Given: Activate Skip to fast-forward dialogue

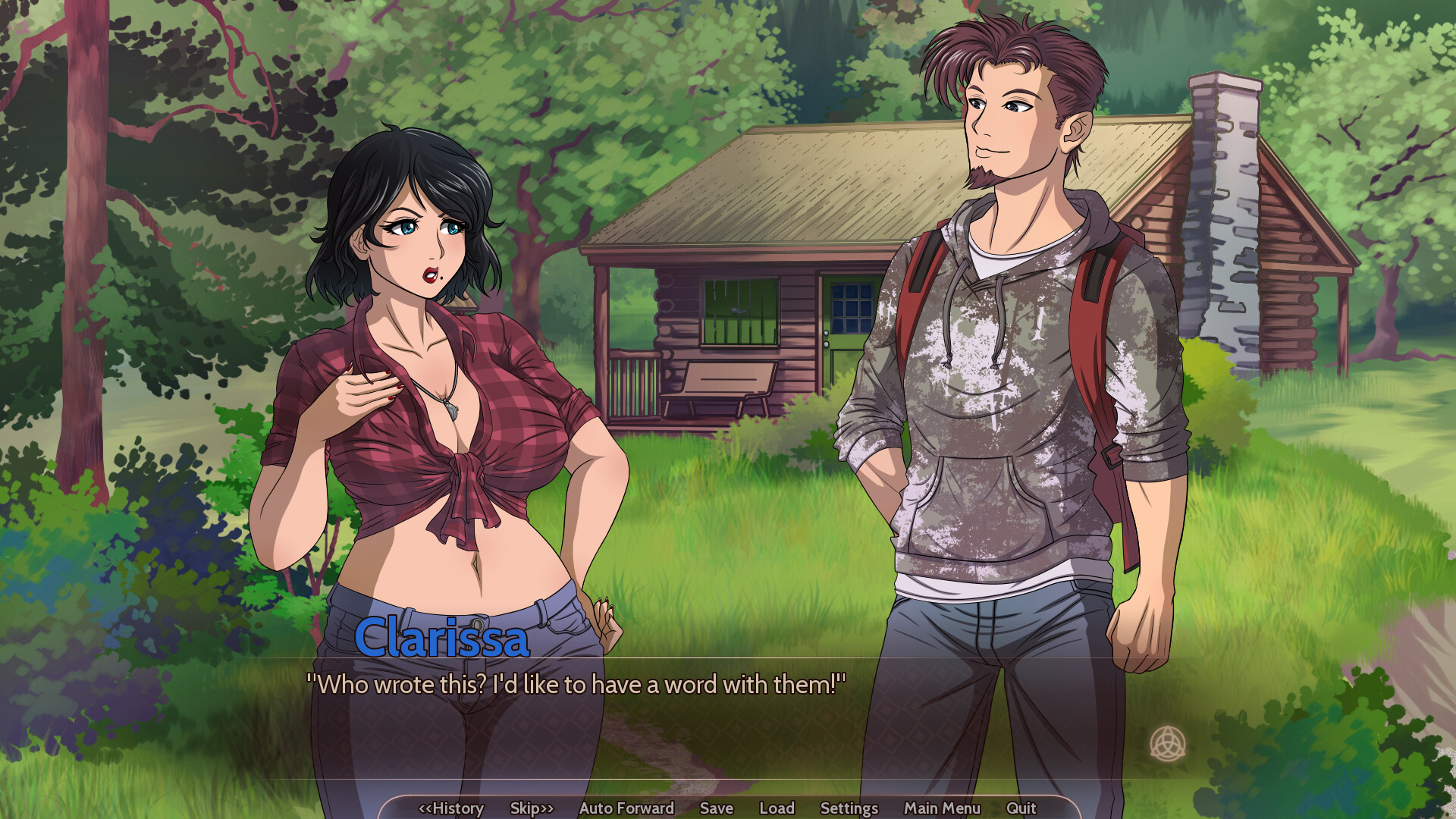Looking at the screenshot, I should 532,808.
